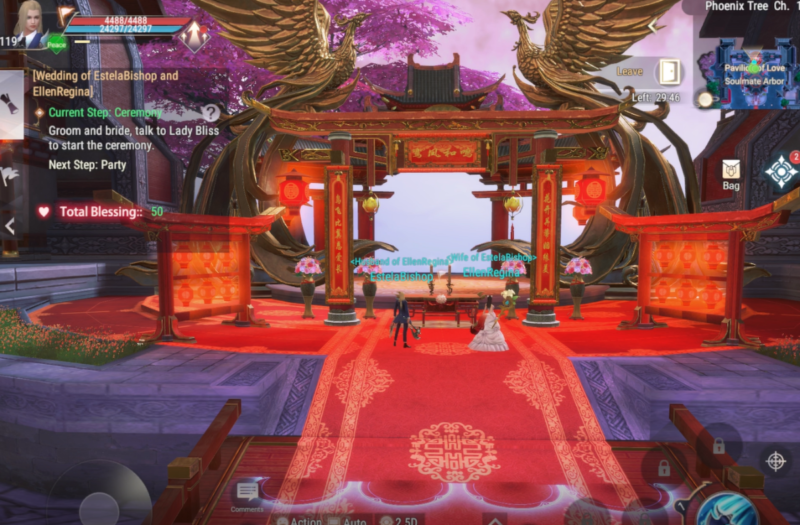Open the Action menu button
Viewport: 800px width, 525px height.
coord(298,519)
